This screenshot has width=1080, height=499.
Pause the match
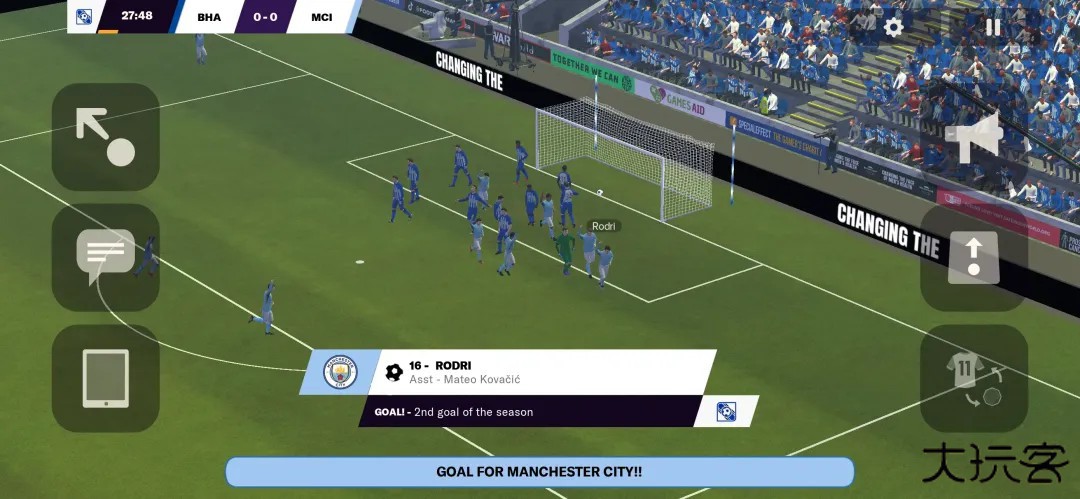(x=993, y=27)
